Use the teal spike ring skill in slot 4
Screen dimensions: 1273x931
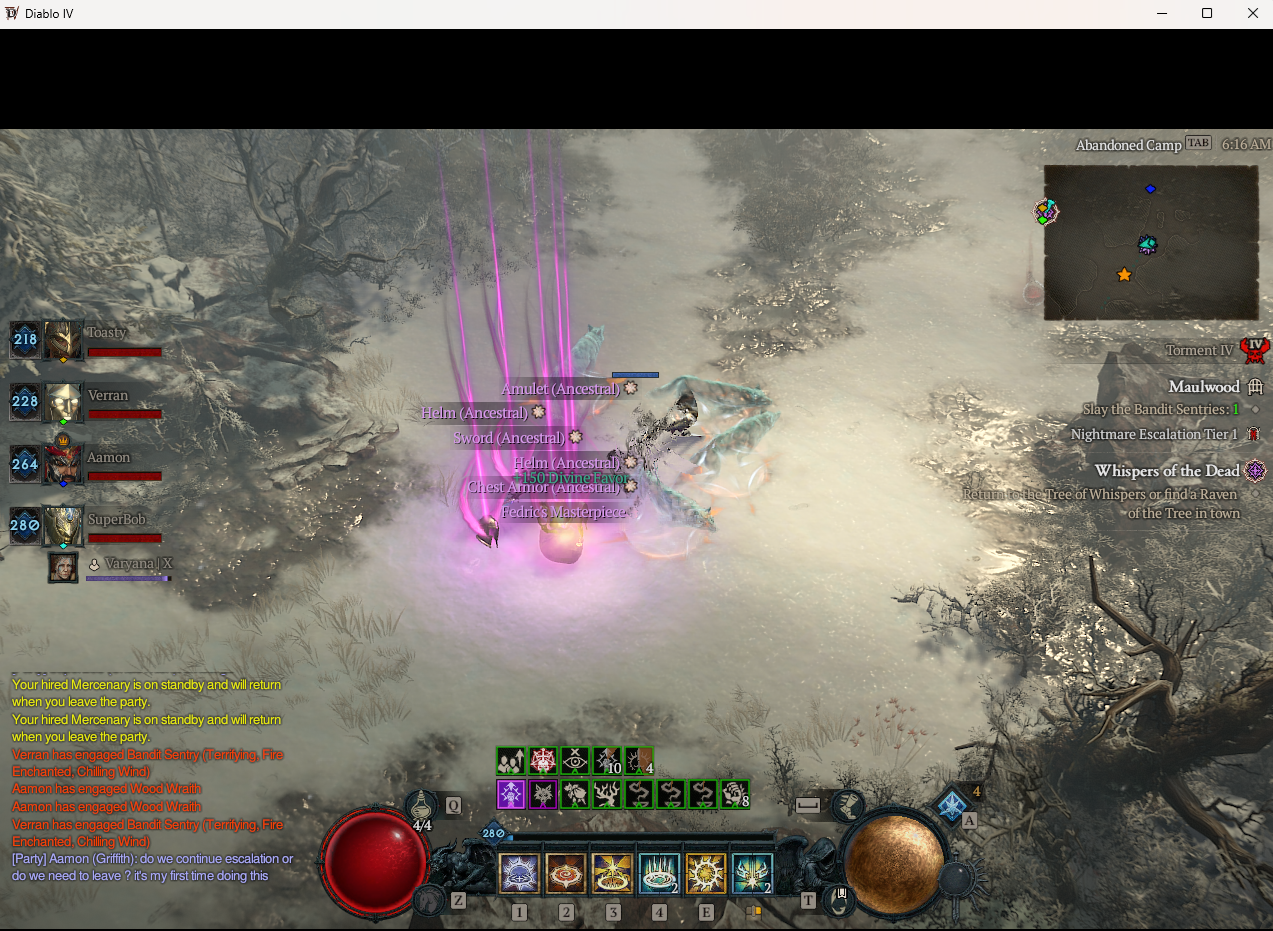click(x=659, y=874)
